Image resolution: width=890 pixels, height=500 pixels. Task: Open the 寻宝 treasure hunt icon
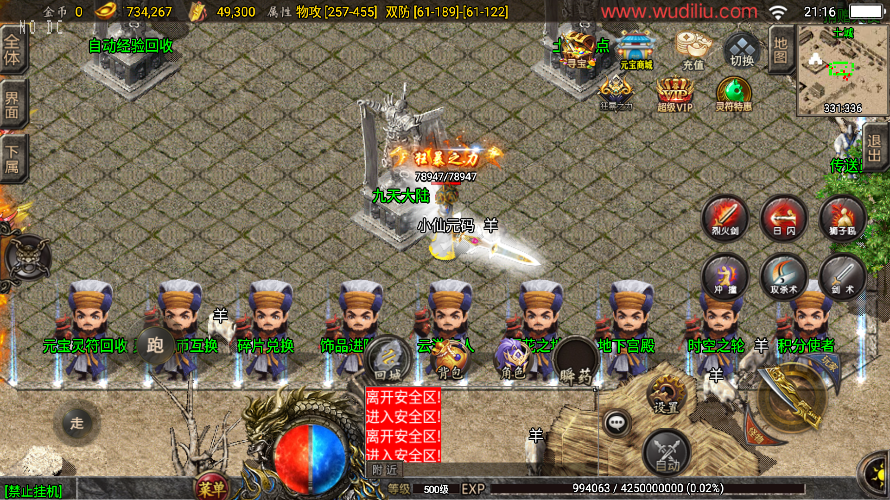[577, 48]
